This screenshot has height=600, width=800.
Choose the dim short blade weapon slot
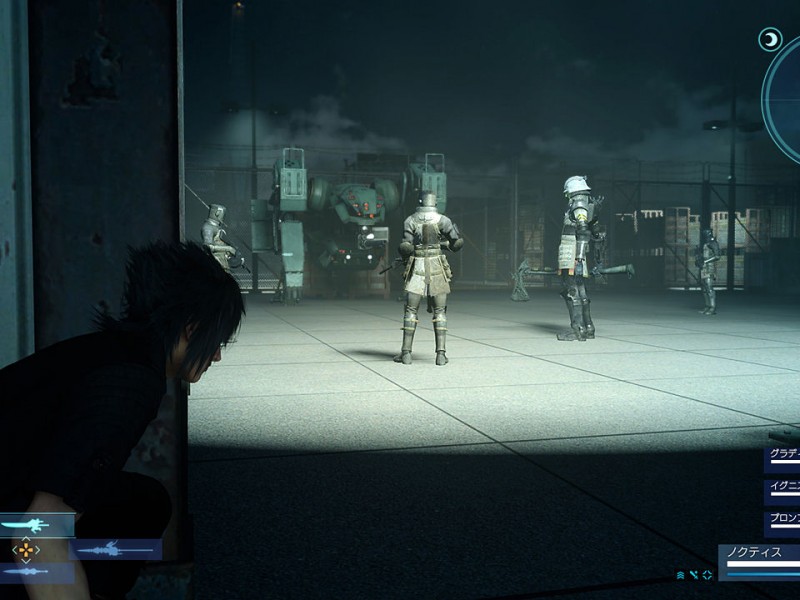(x=36, y=572)
